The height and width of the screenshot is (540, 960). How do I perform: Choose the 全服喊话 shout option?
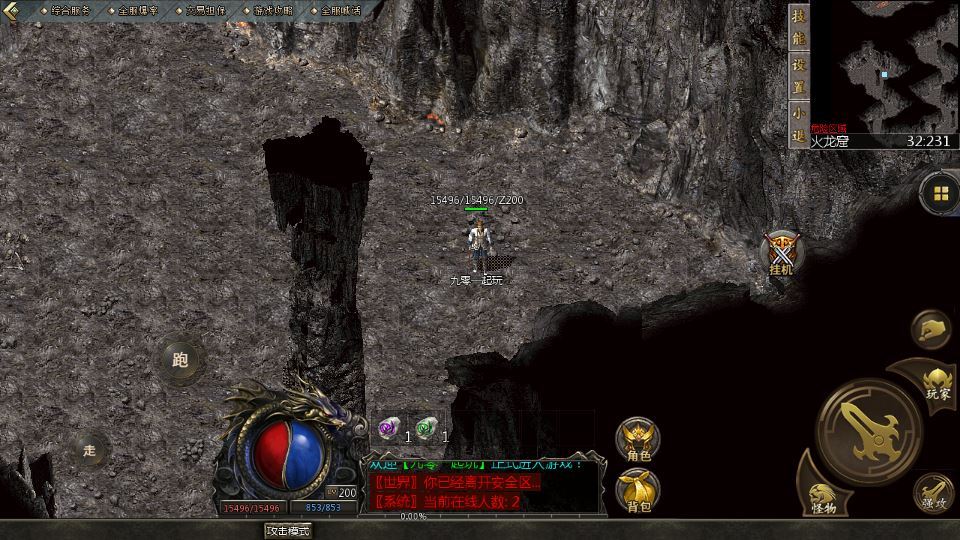click(334, 10)
